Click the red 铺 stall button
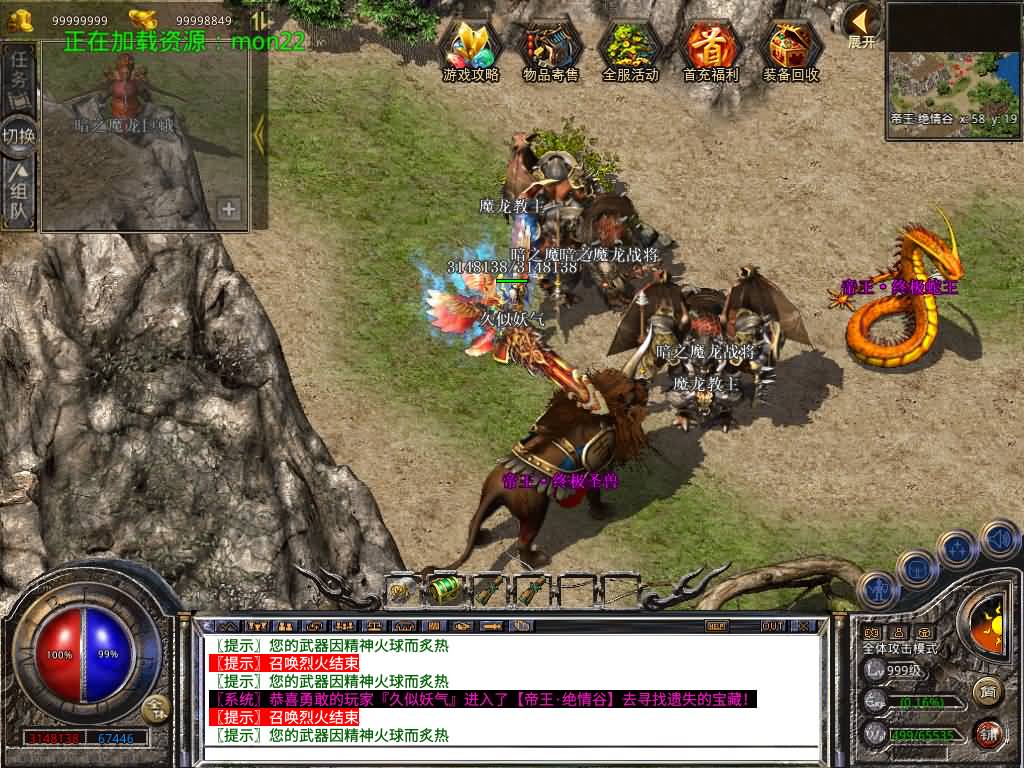 [988, 733]
